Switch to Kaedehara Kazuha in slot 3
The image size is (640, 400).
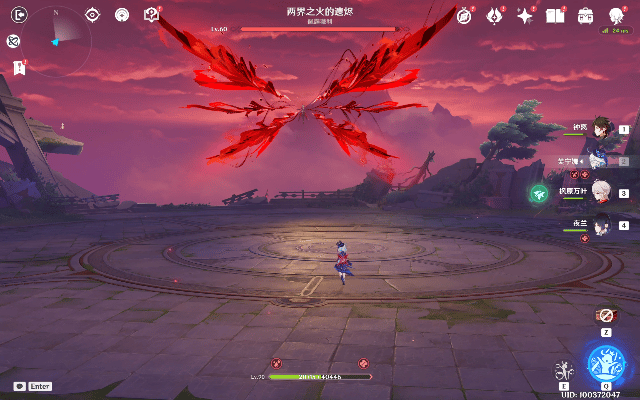(x=599, y=194)
